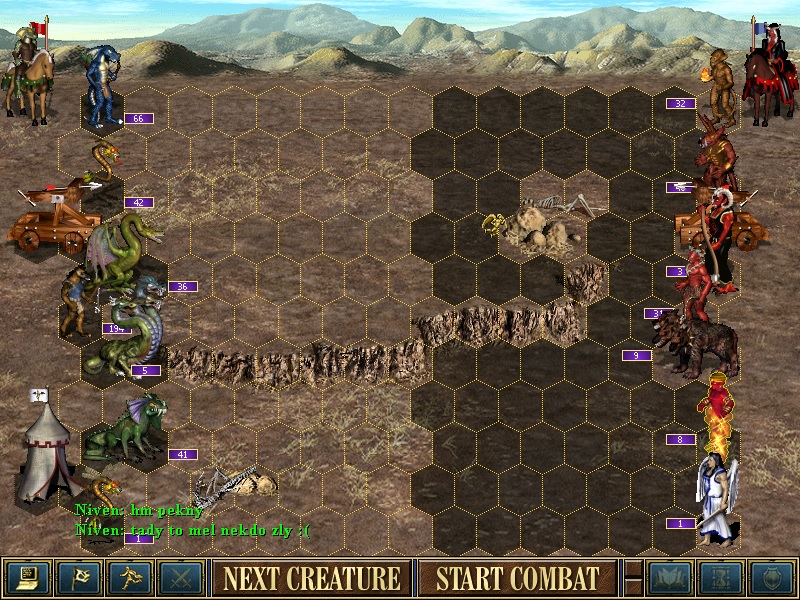Open the spellbook cast spell button
Image resolution: width=800 pixels, height=600 pixels.
click(x=670, y=578)
